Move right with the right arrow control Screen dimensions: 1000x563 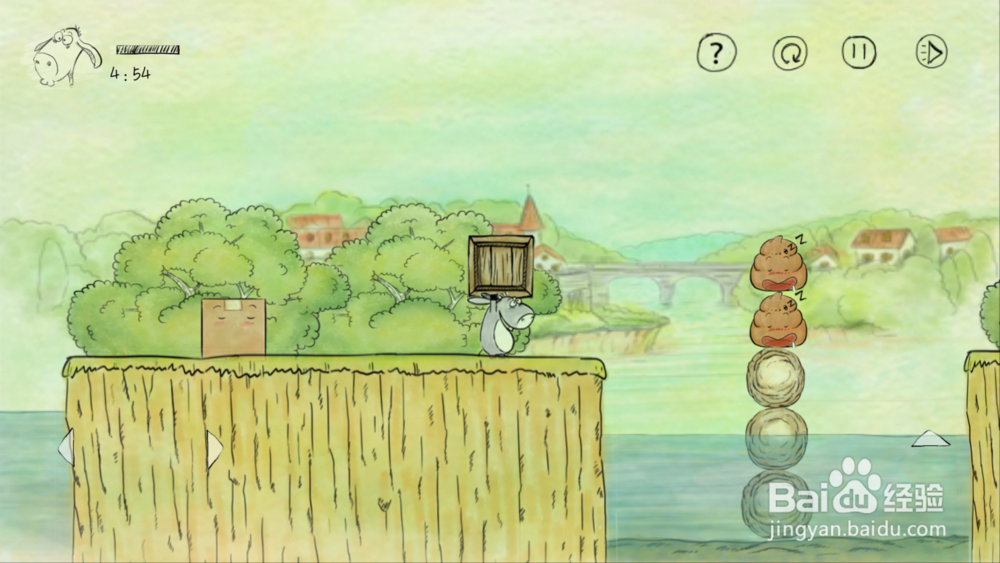214,447
